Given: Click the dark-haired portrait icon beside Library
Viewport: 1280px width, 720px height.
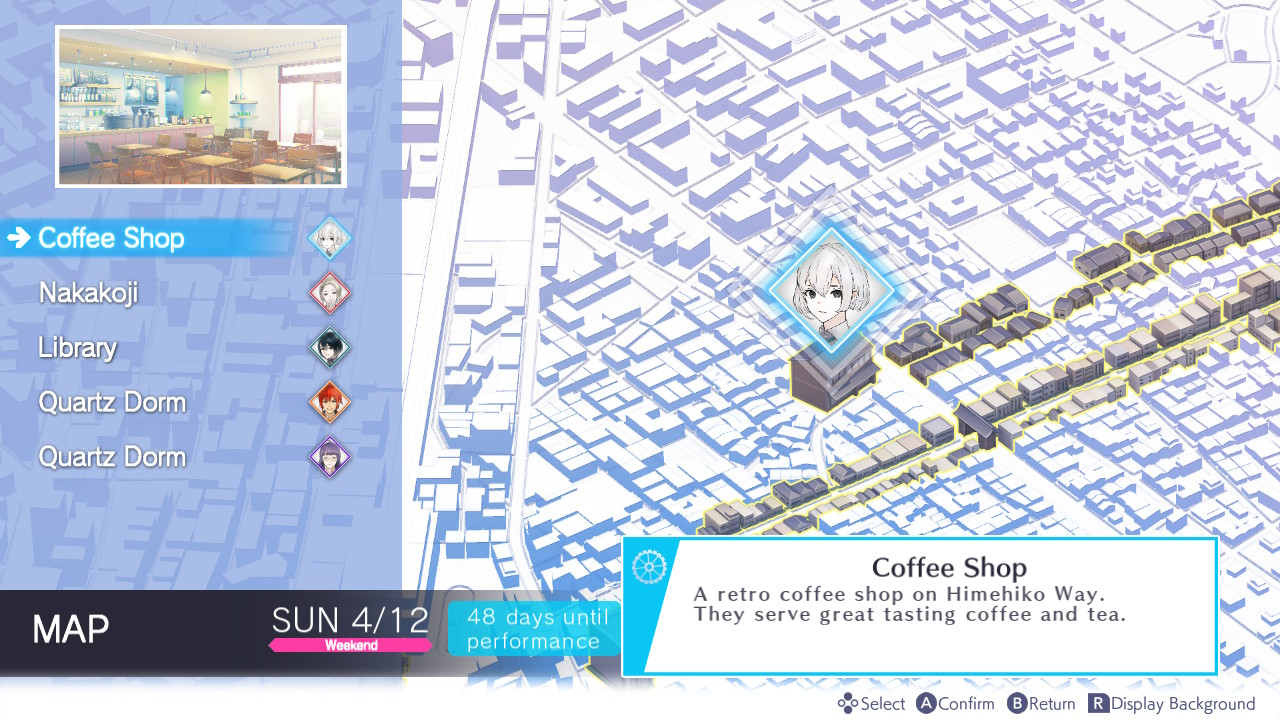Looking at the screenshot, I should 329,348.
